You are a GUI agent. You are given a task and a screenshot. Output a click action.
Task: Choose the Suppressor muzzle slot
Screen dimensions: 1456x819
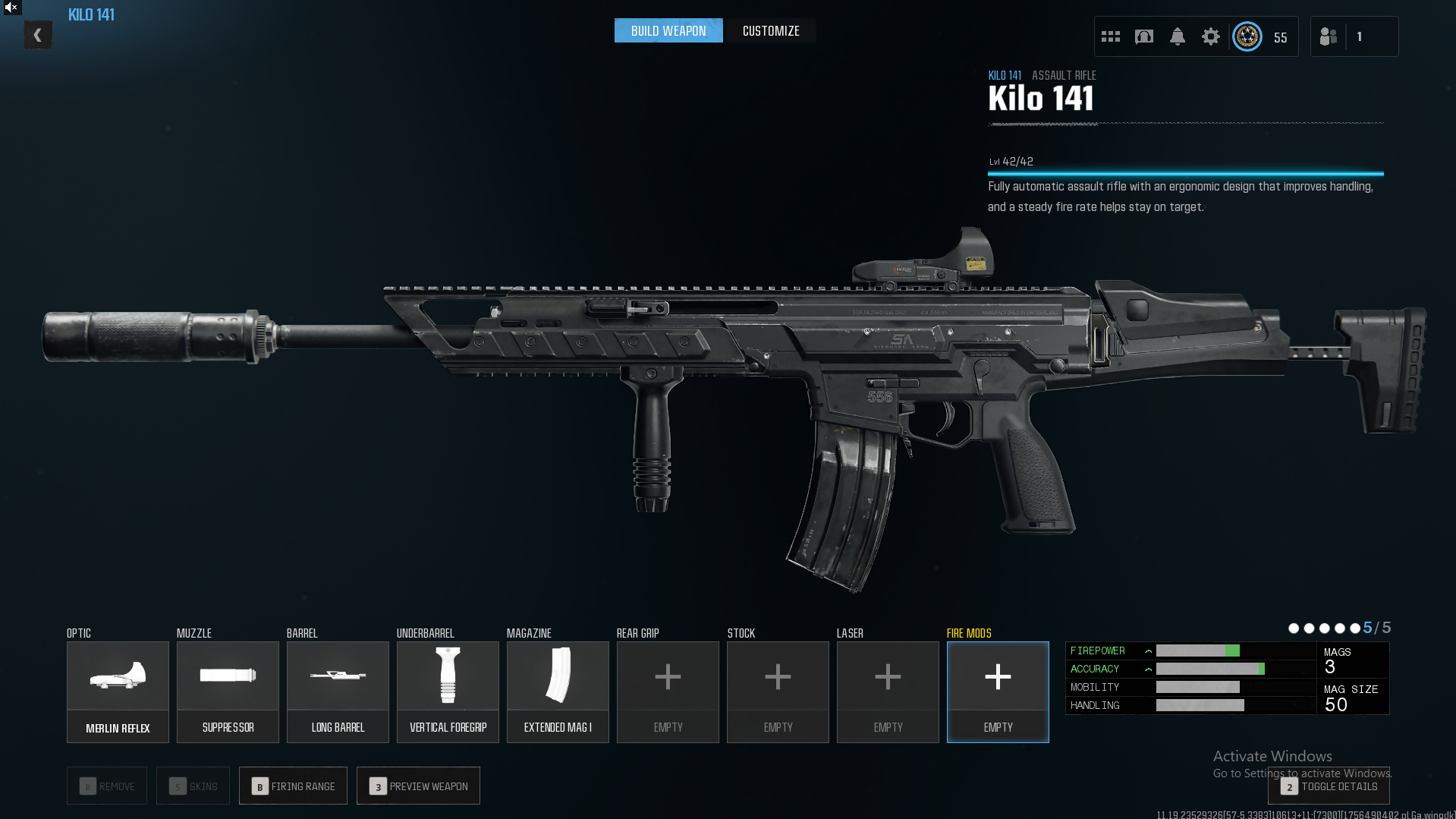pos(228,691)
